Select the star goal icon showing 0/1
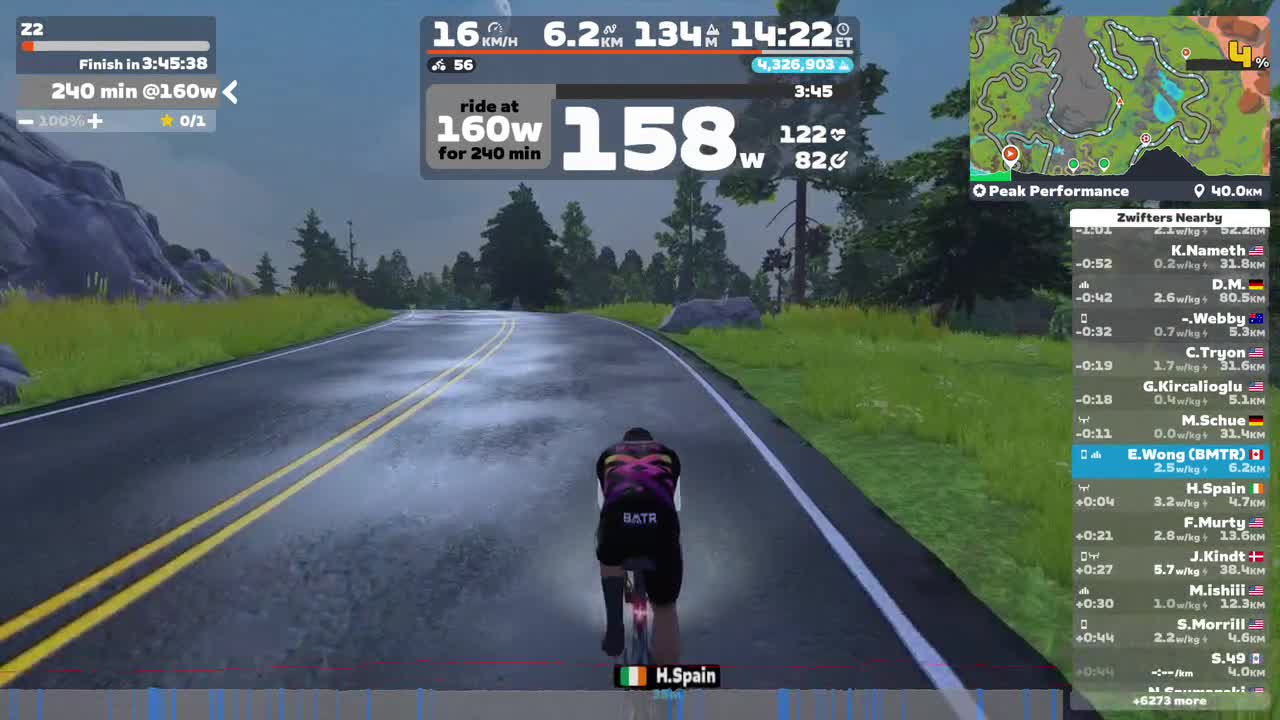 click(x=167, y=120)
